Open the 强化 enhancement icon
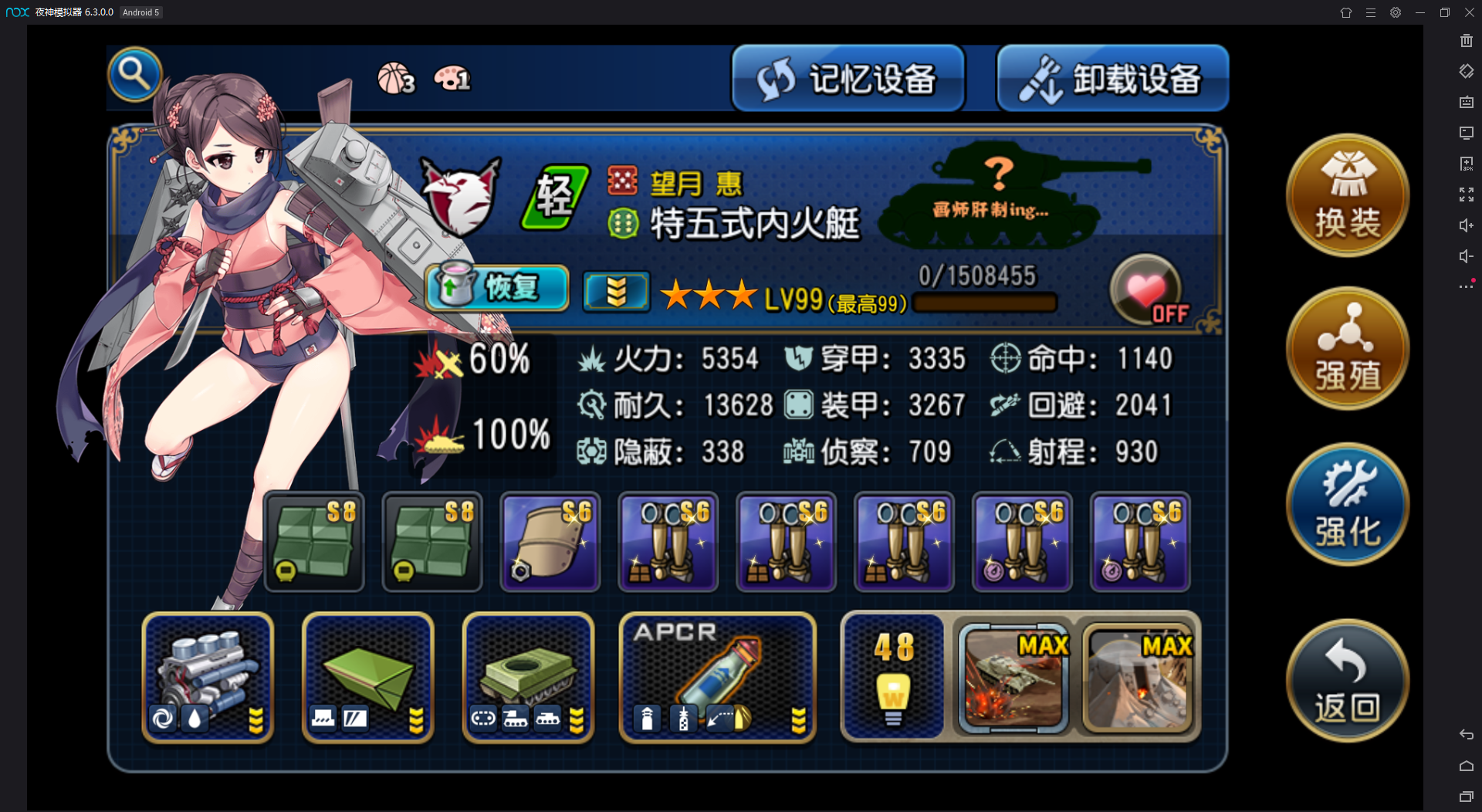The height and width of the screenshot is (812, 1482). click(x=1347, y=503)
